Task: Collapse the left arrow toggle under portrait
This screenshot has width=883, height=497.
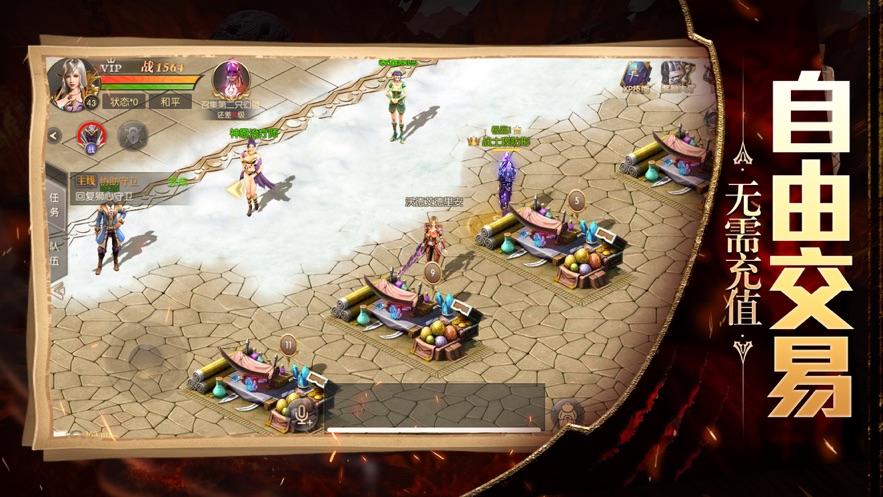Action: point(55,135)
